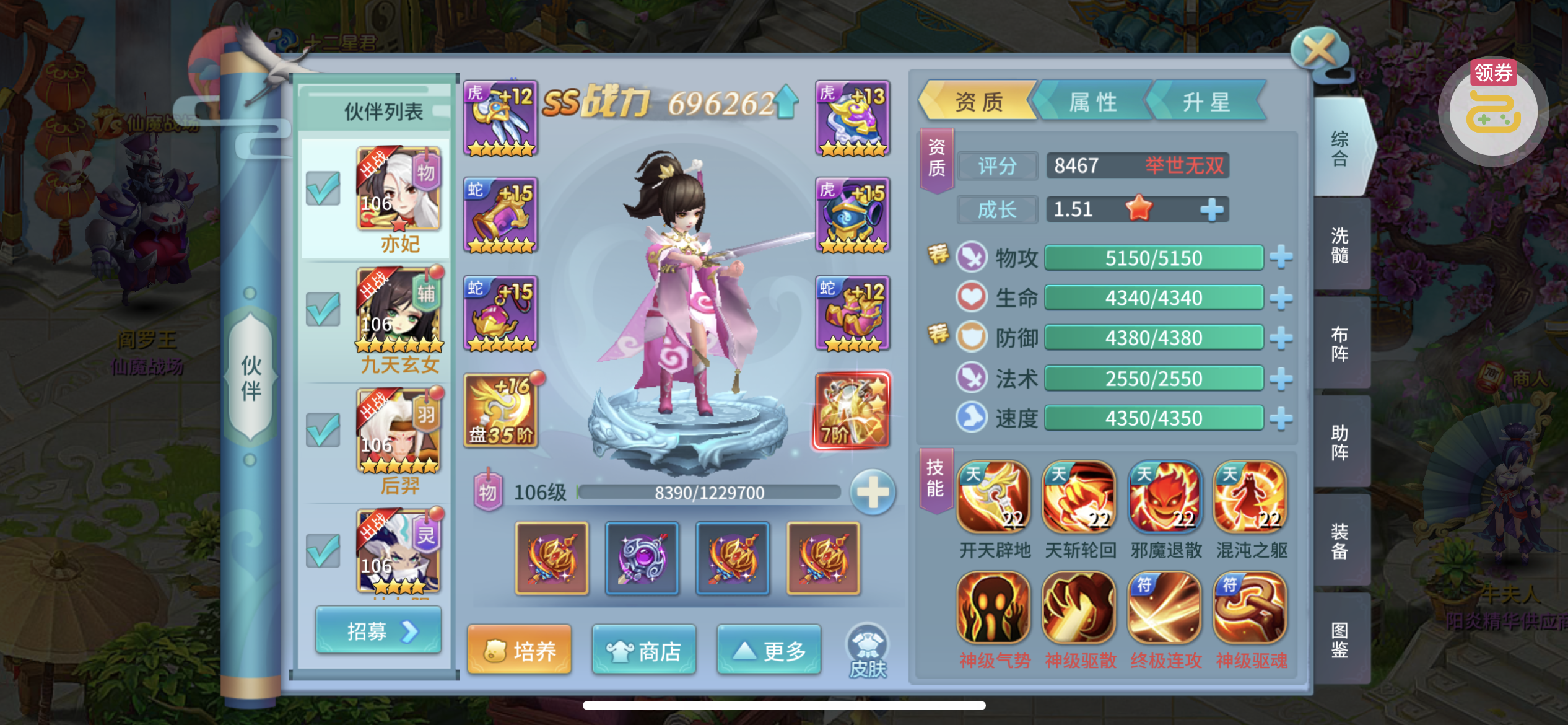
Task: Select the 盘35阶 dragon equipment slot
Action: [500, 410]
